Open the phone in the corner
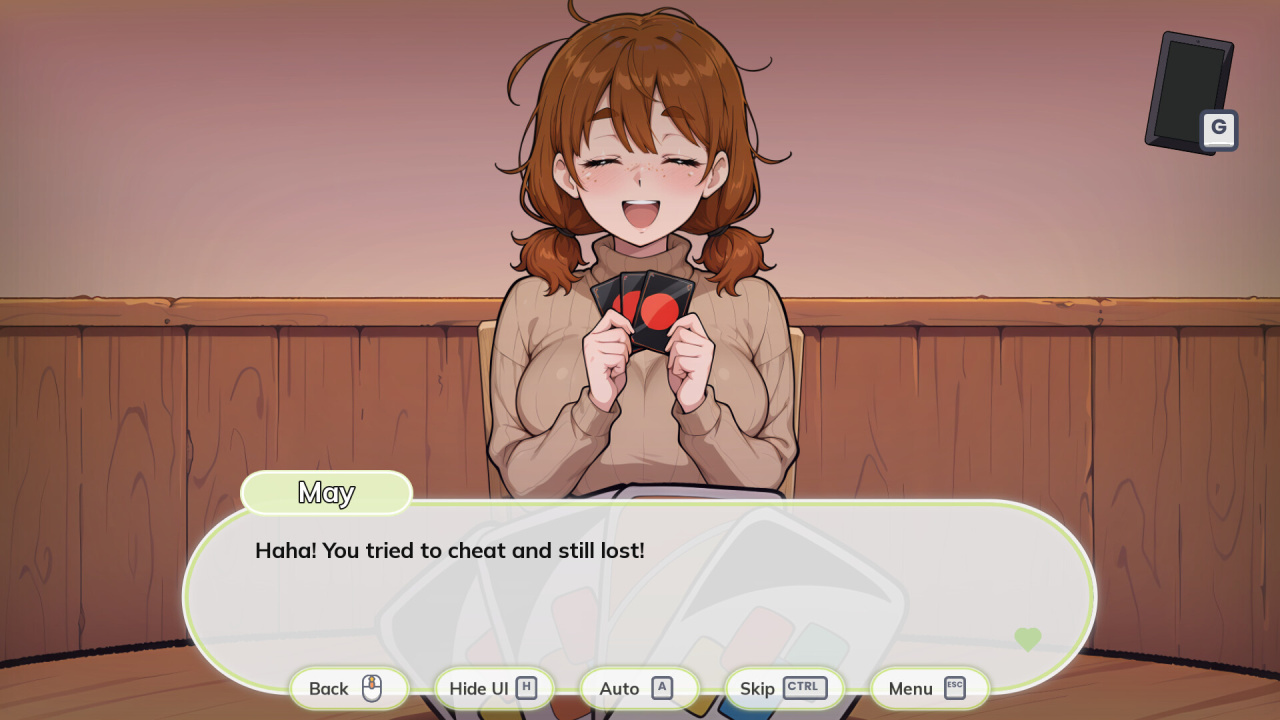 tap(1190, 92)
